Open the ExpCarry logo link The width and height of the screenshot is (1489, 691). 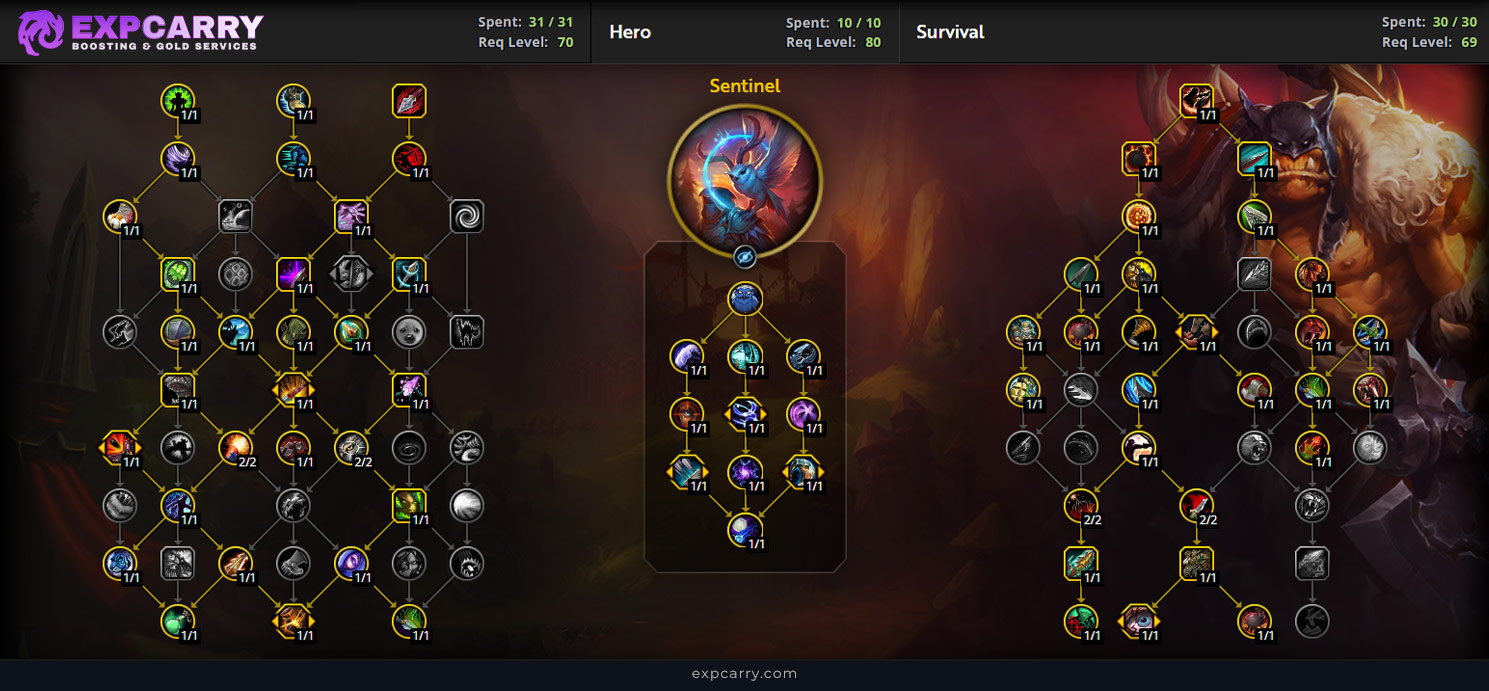141,31
